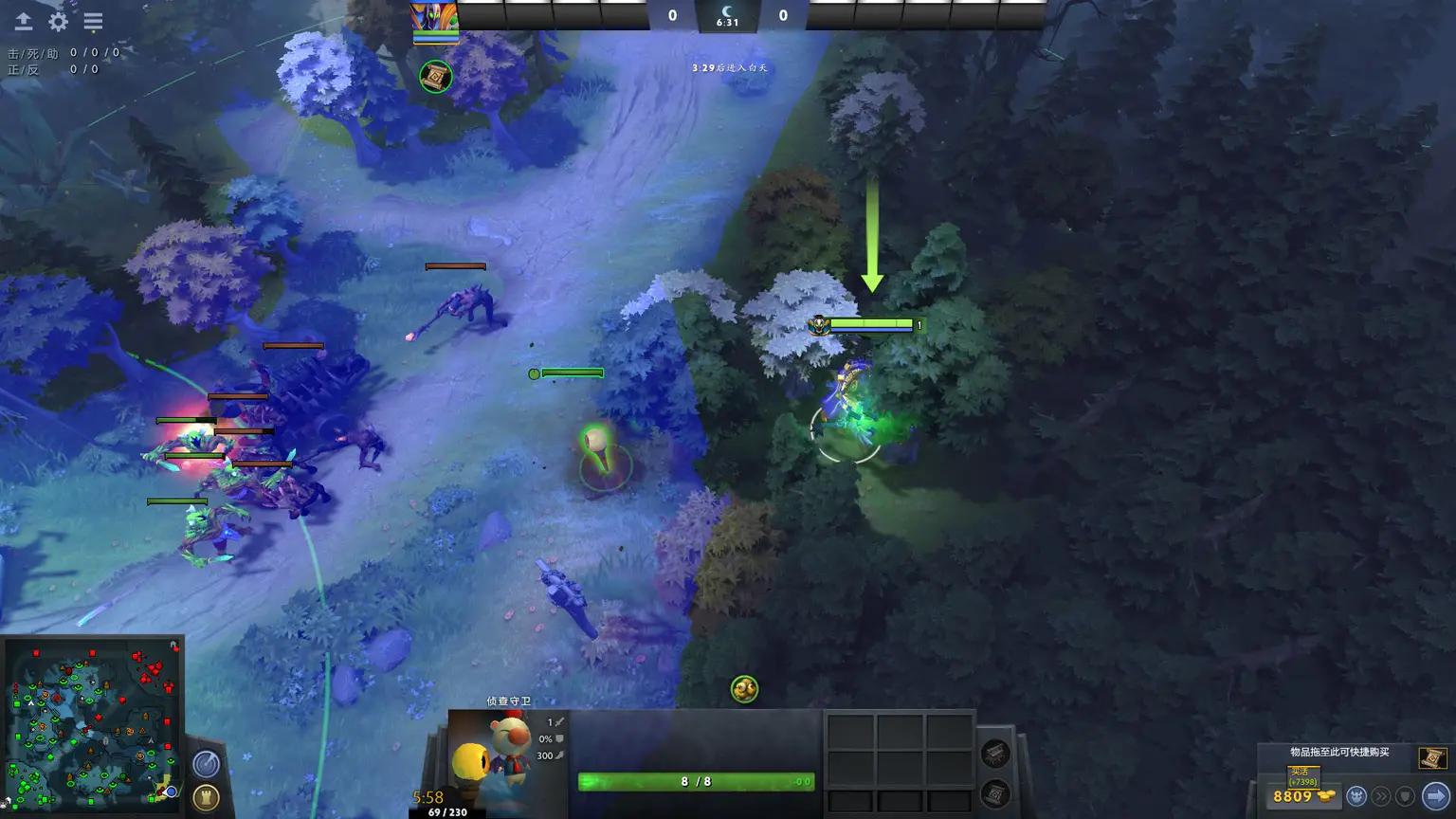Screen dimensions: 1456x819
Task: Click the game timer showing 6:31
Action: click(x=727, y=22)
